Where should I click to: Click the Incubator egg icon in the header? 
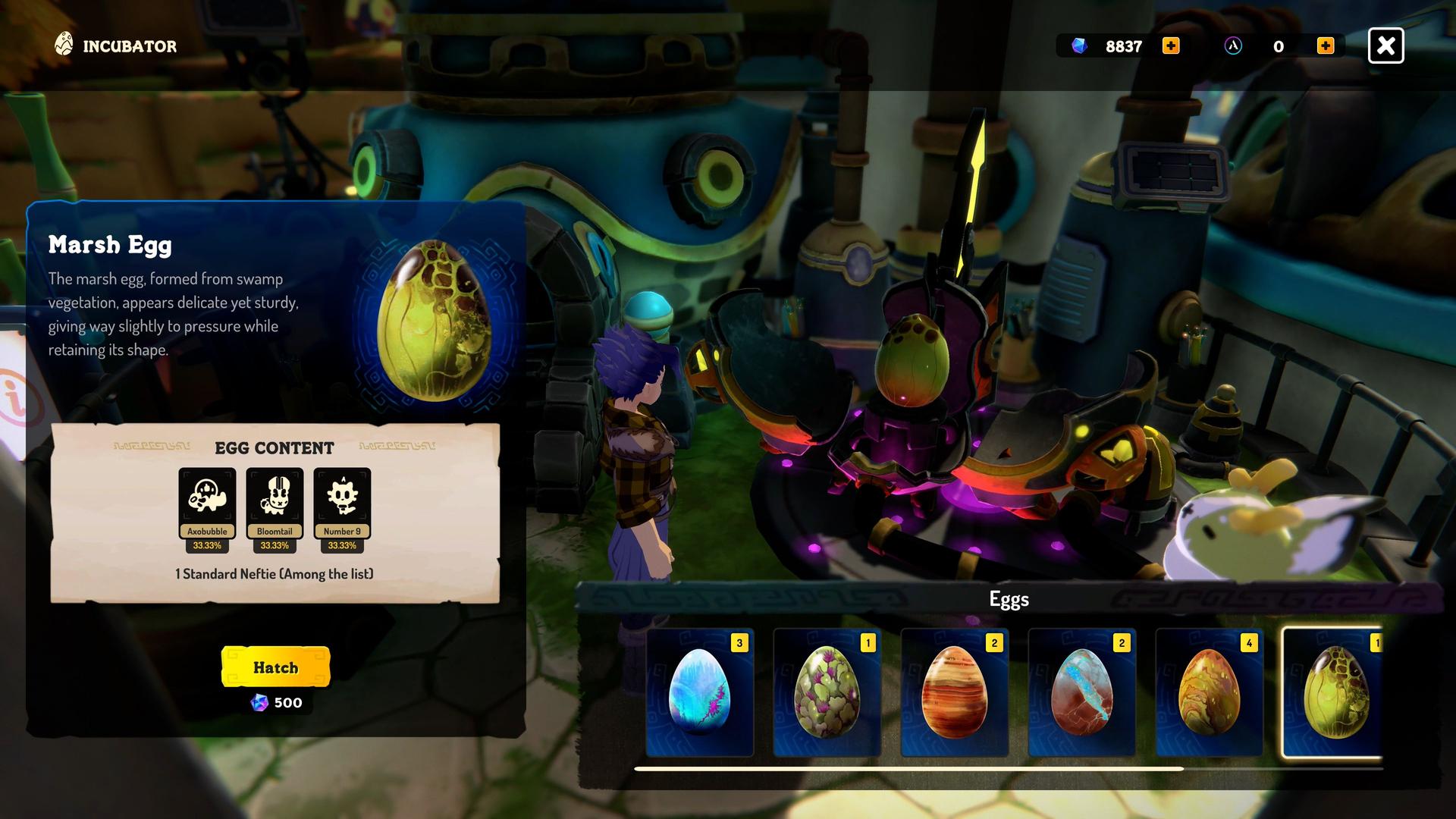coord(64,44)
